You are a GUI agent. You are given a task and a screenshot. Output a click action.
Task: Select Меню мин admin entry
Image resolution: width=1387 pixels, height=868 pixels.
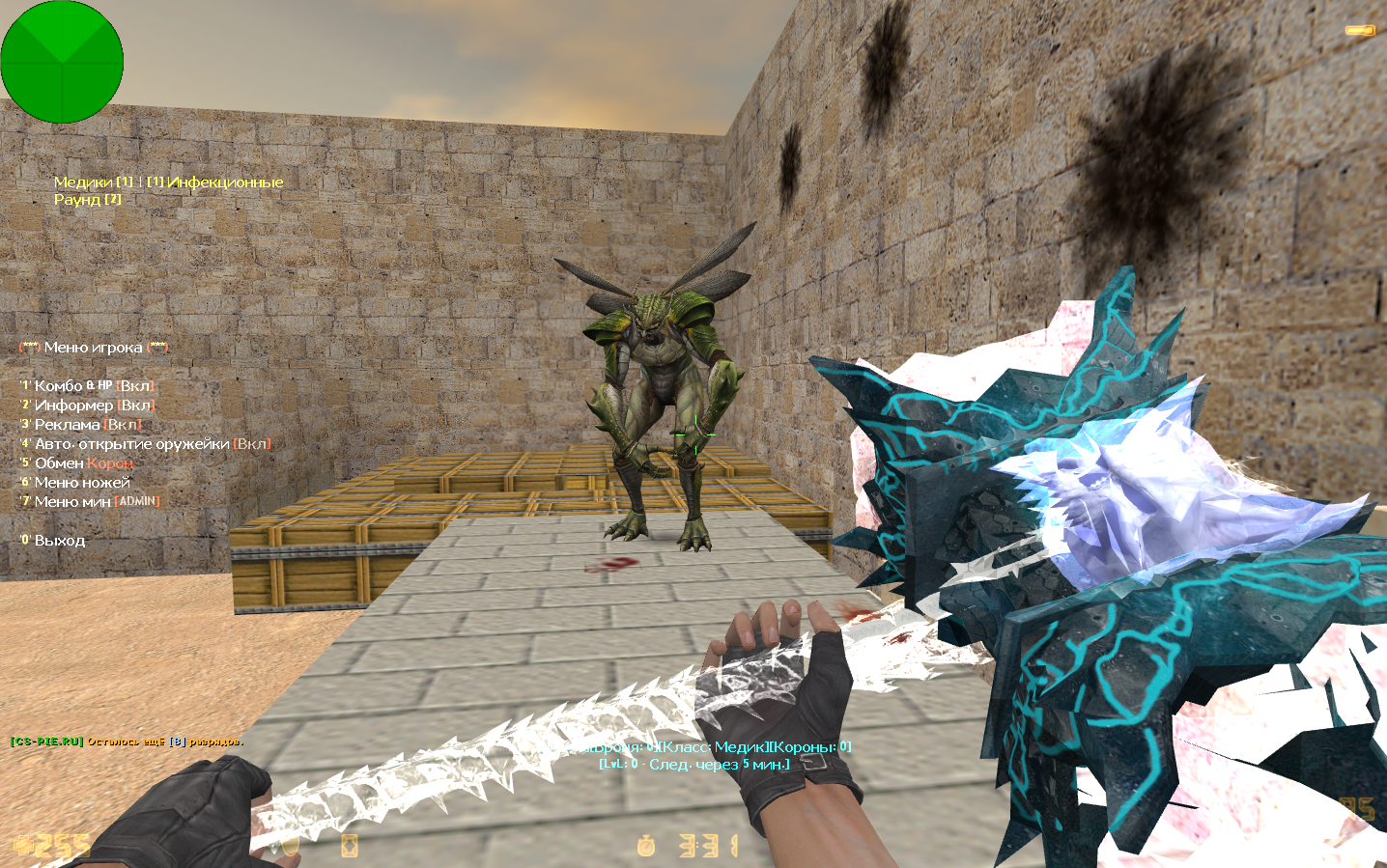89,502
